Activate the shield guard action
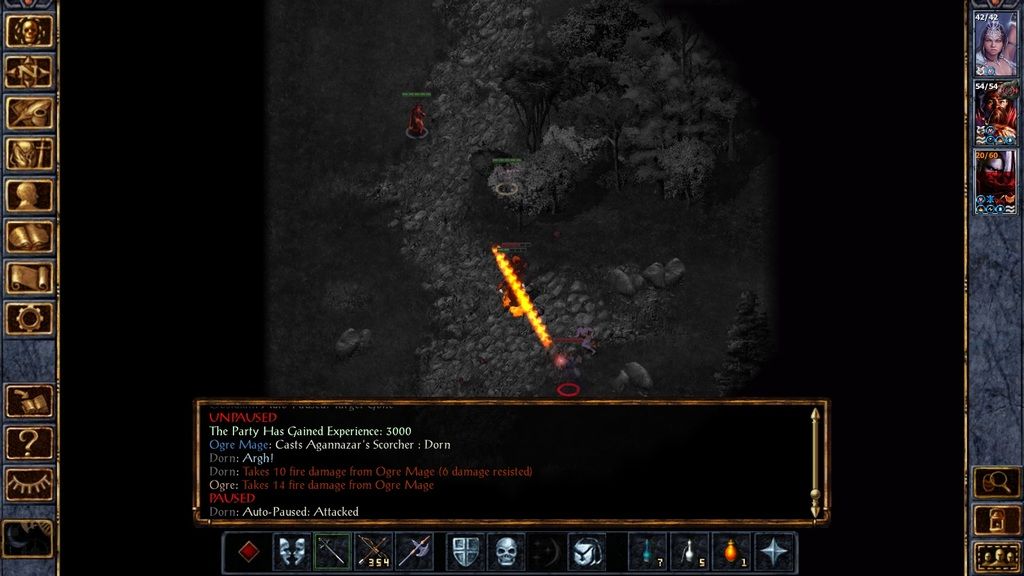This screenshot has width=1024, height=576. (465, 552)
